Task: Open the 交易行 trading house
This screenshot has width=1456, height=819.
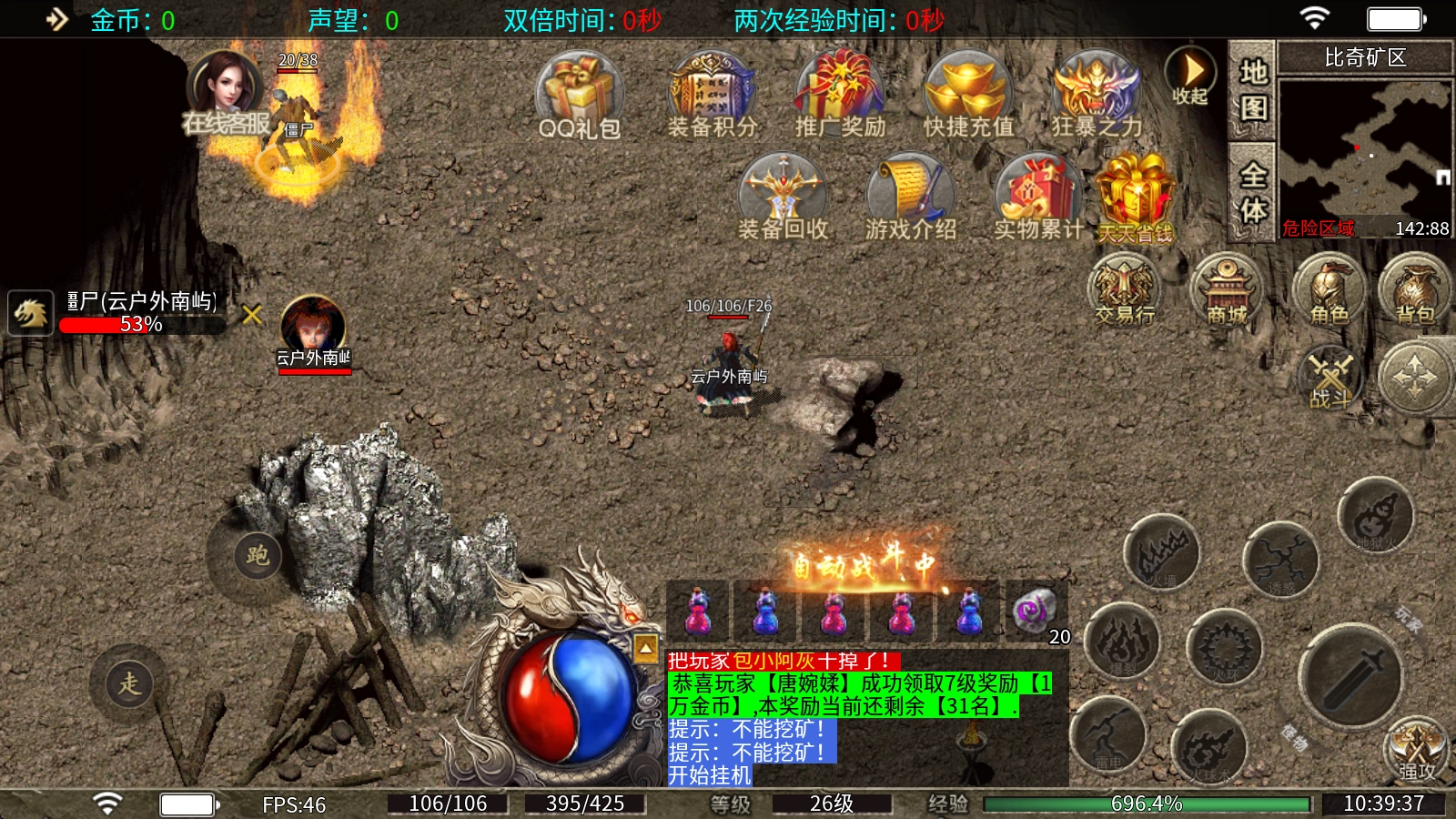Action: tap(1125, 289)
